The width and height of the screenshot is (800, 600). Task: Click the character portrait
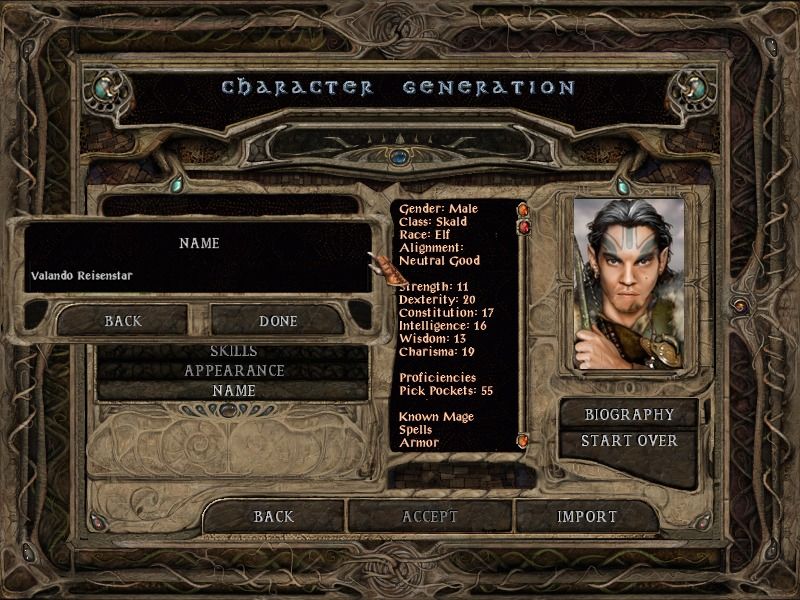[629, 283]
